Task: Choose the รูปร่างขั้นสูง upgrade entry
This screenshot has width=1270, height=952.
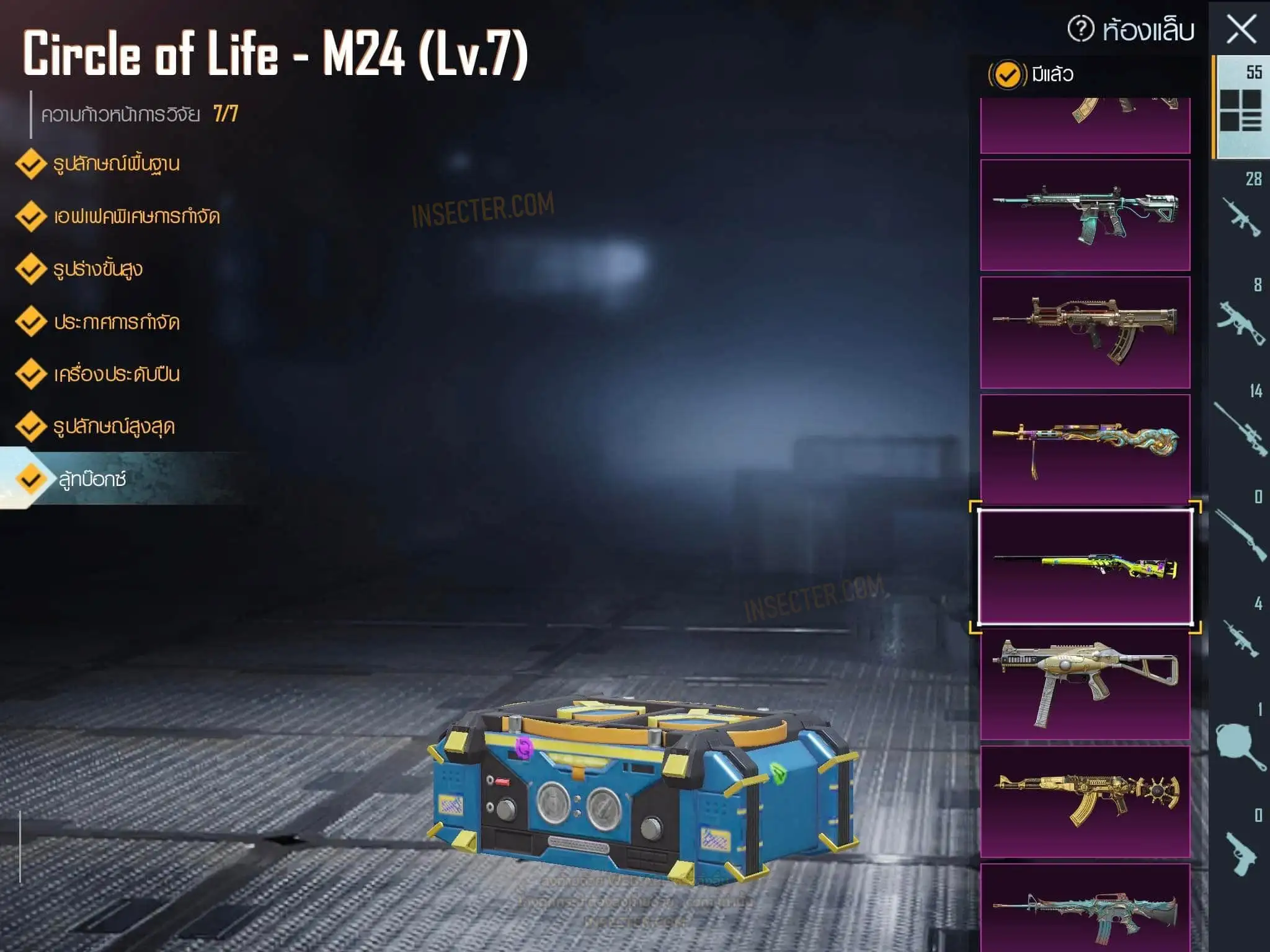Action: coord(97,269)
